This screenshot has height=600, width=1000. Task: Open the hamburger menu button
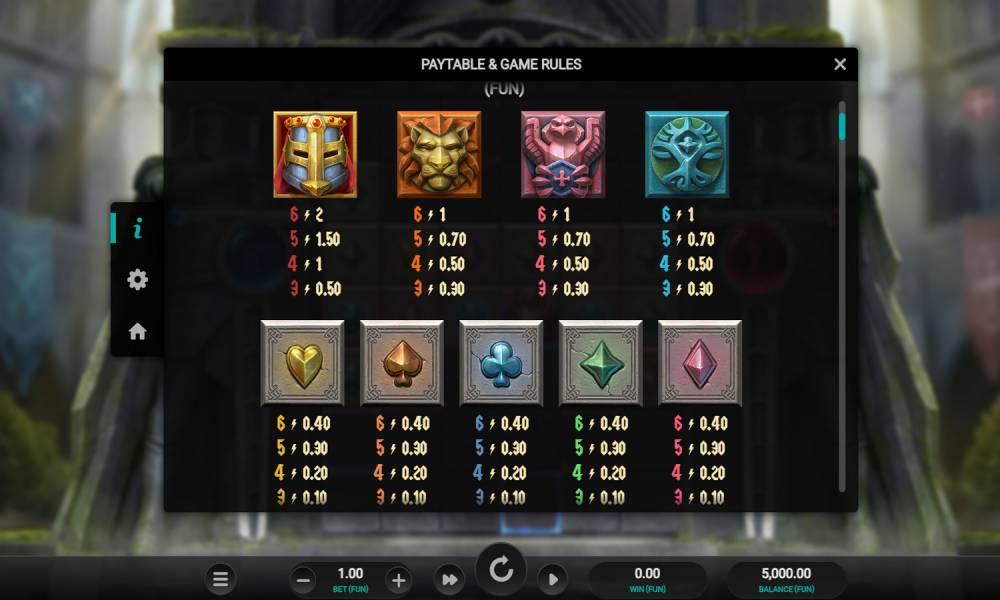click(221, 579)
